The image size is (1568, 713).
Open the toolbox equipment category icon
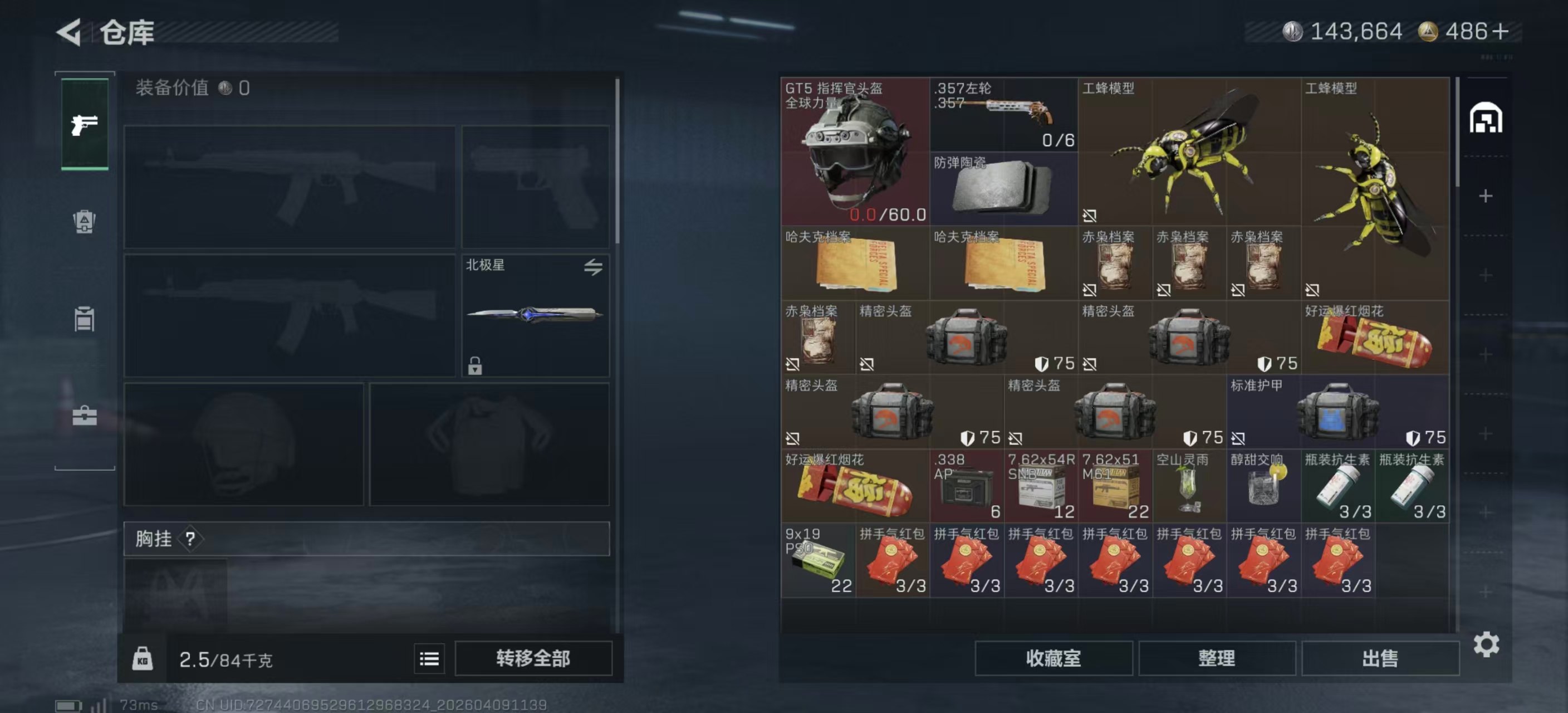click(x=84, y=417)
